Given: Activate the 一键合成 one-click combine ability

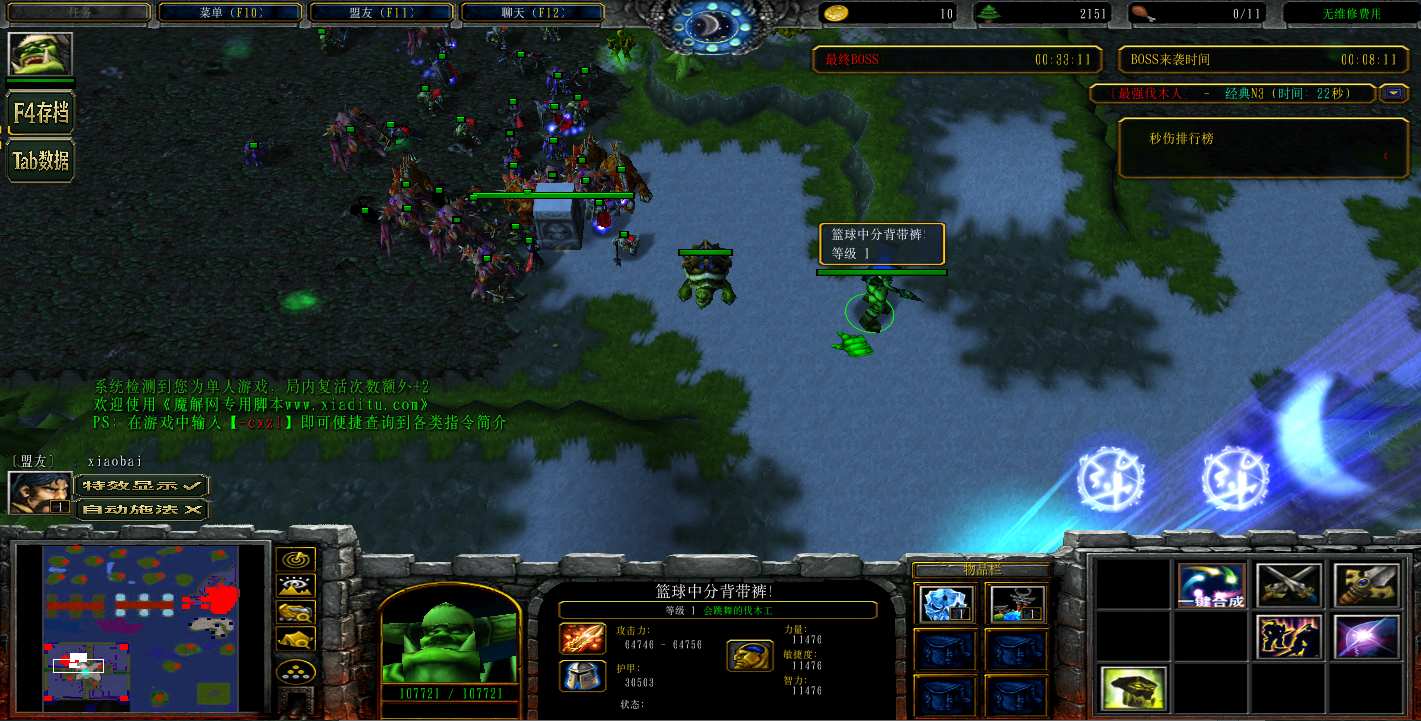Looking at the screenshot, I should 1211,586.
